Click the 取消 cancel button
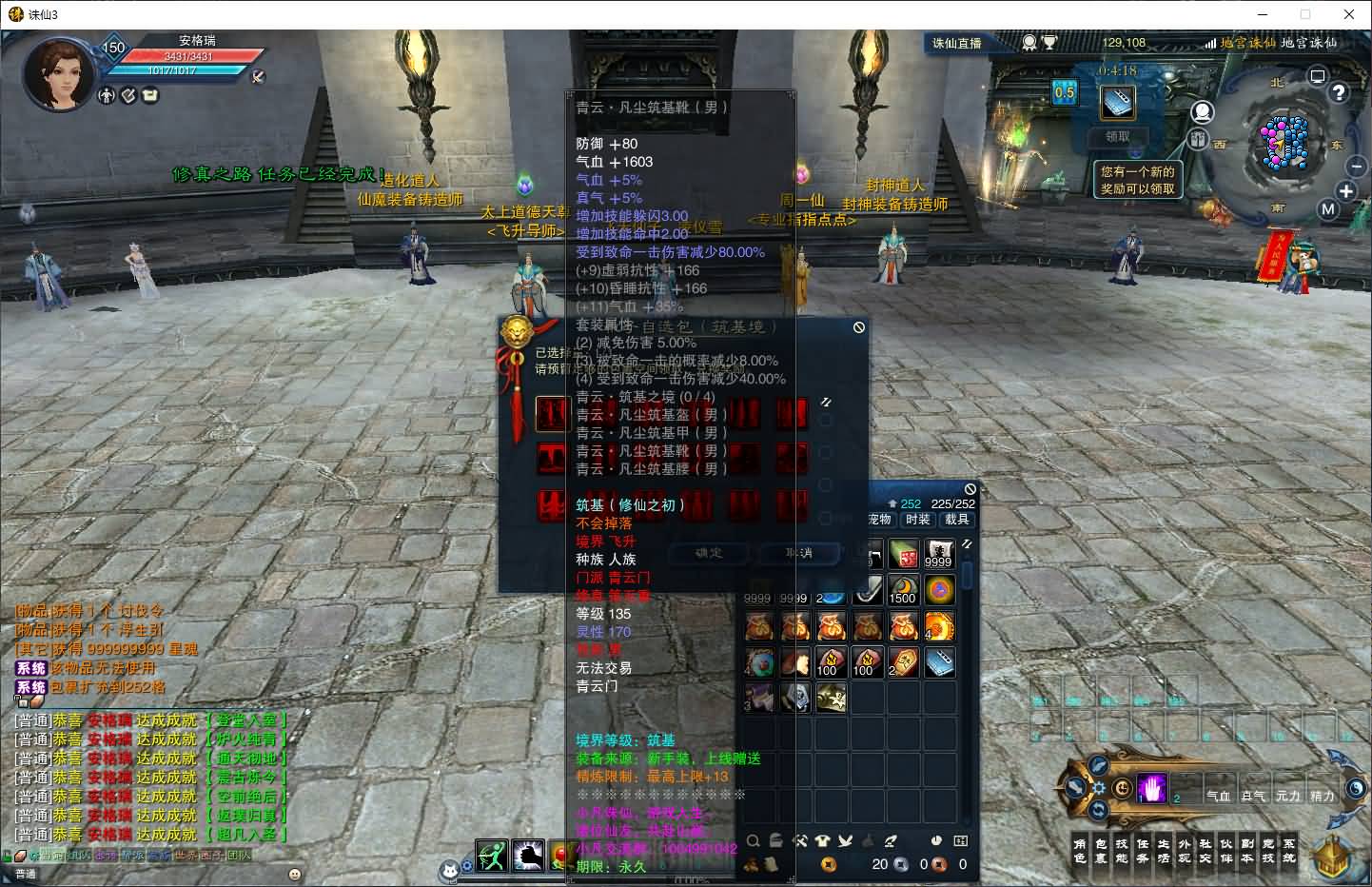1372x887 pixels. coord(799,553)
